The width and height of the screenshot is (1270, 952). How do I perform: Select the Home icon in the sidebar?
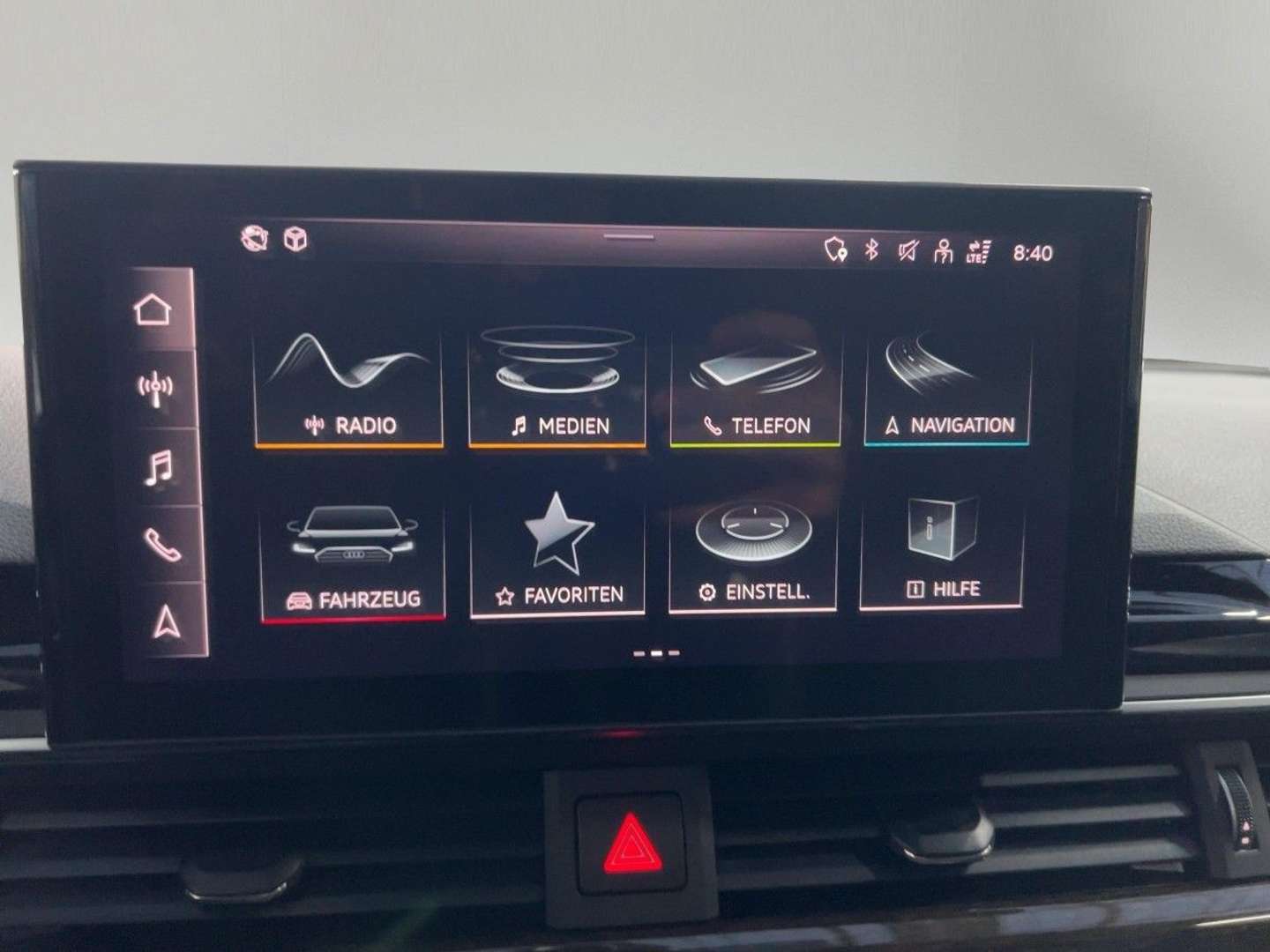[x=153, y=308]
